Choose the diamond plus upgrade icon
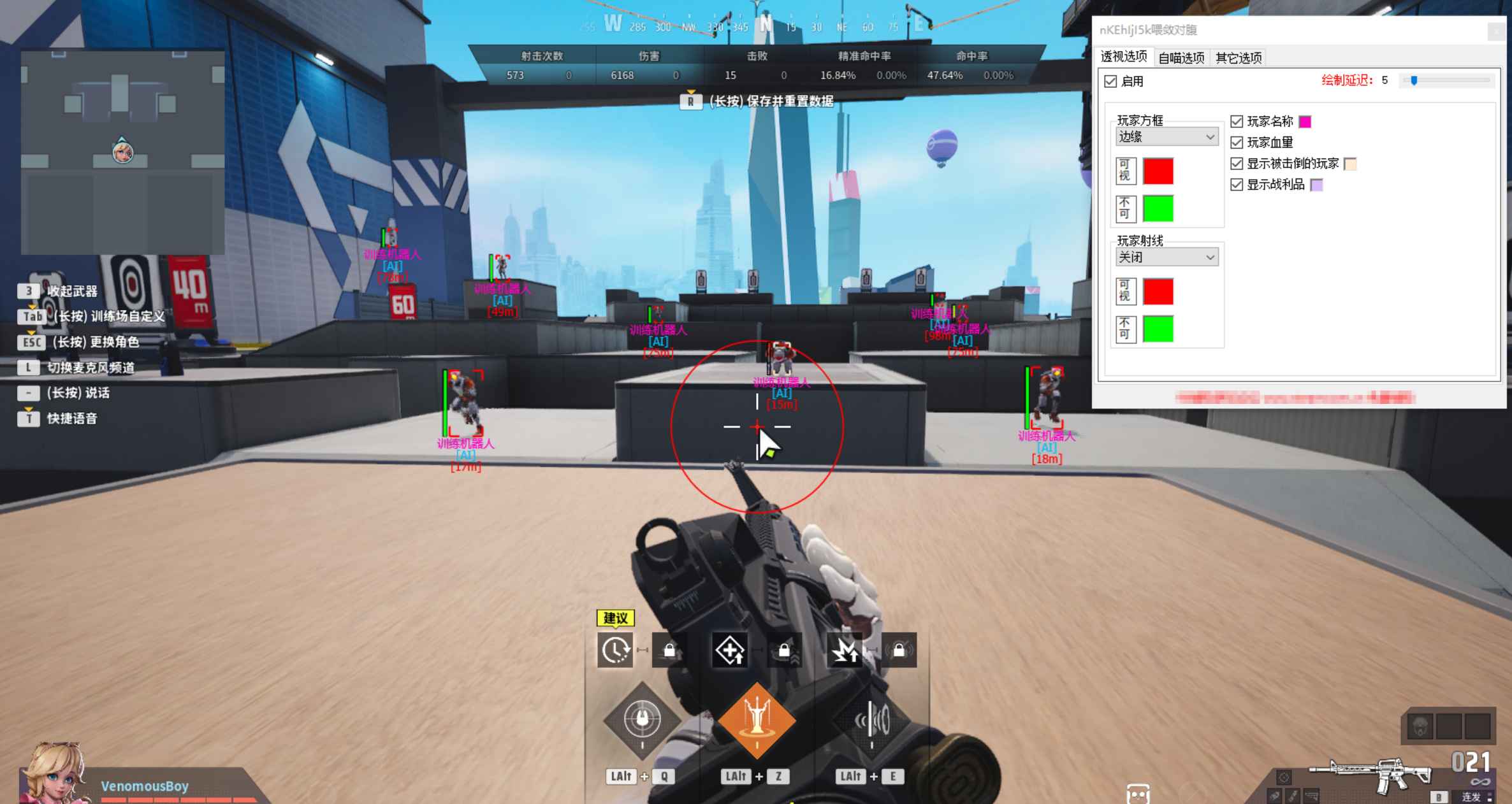This screenshot has width=1512, height=804. pyautogui.click(x=729, y=650)
